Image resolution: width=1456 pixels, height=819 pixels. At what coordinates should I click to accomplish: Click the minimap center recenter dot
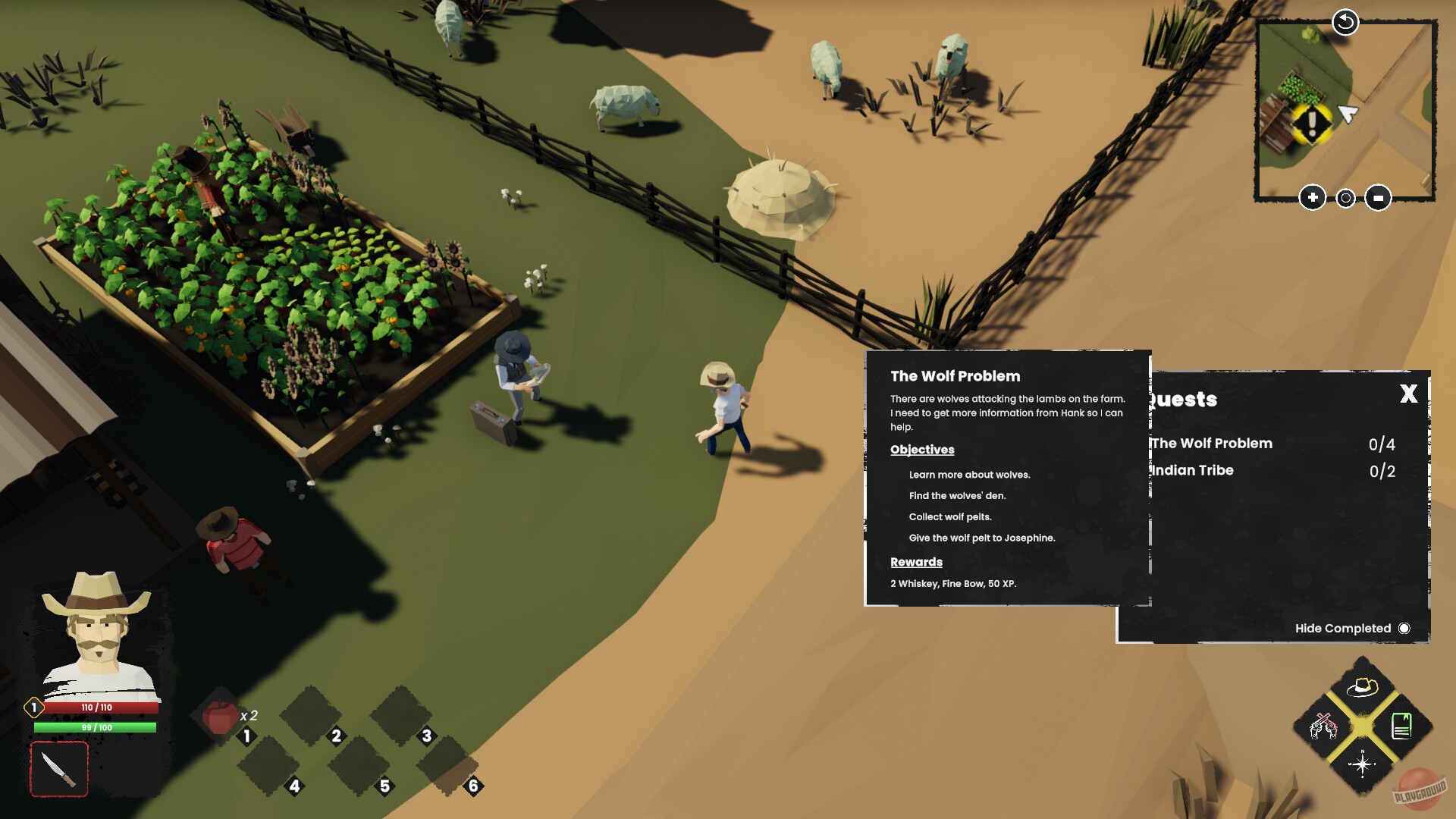[1345, 198]
